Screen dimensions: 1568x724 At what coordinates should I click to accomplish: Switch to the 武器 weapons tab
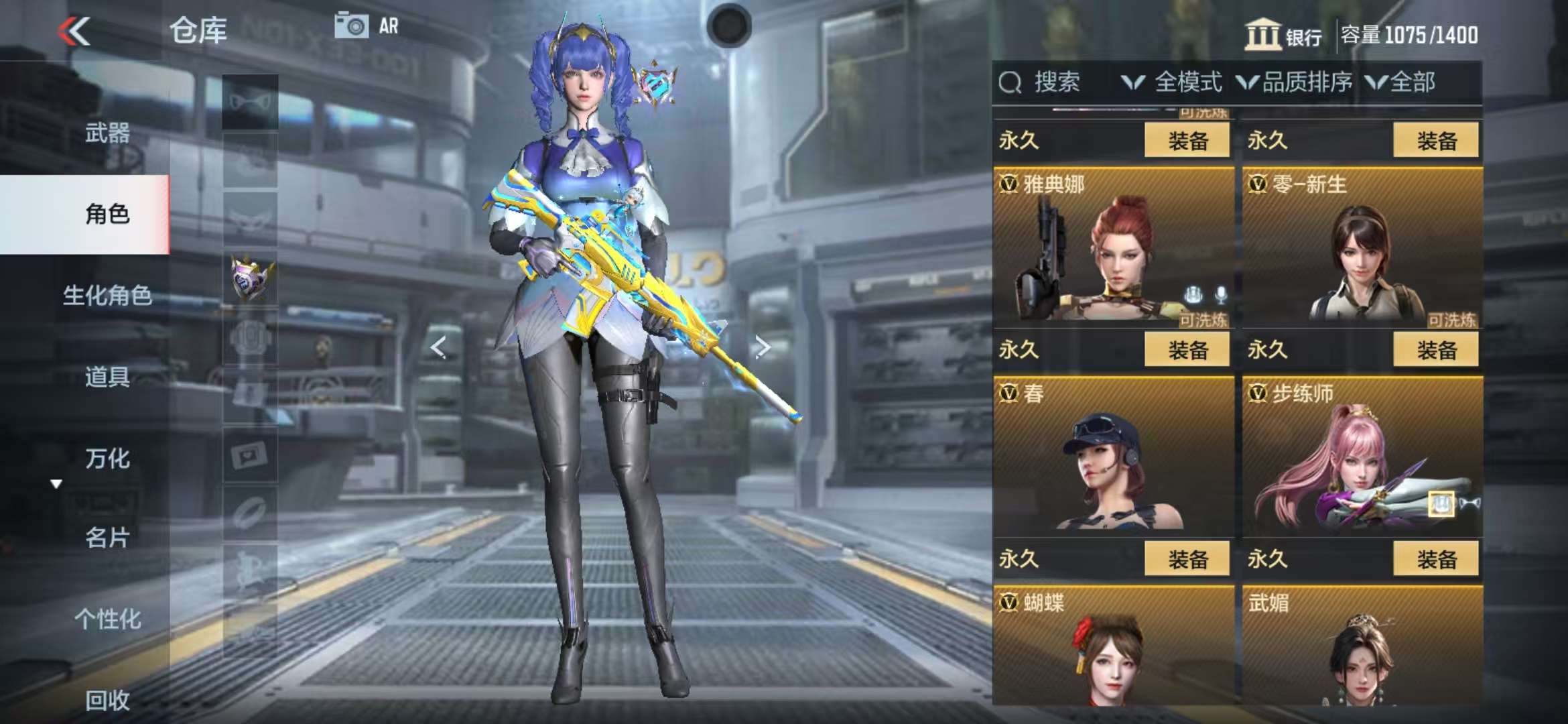tap(107, 133)
